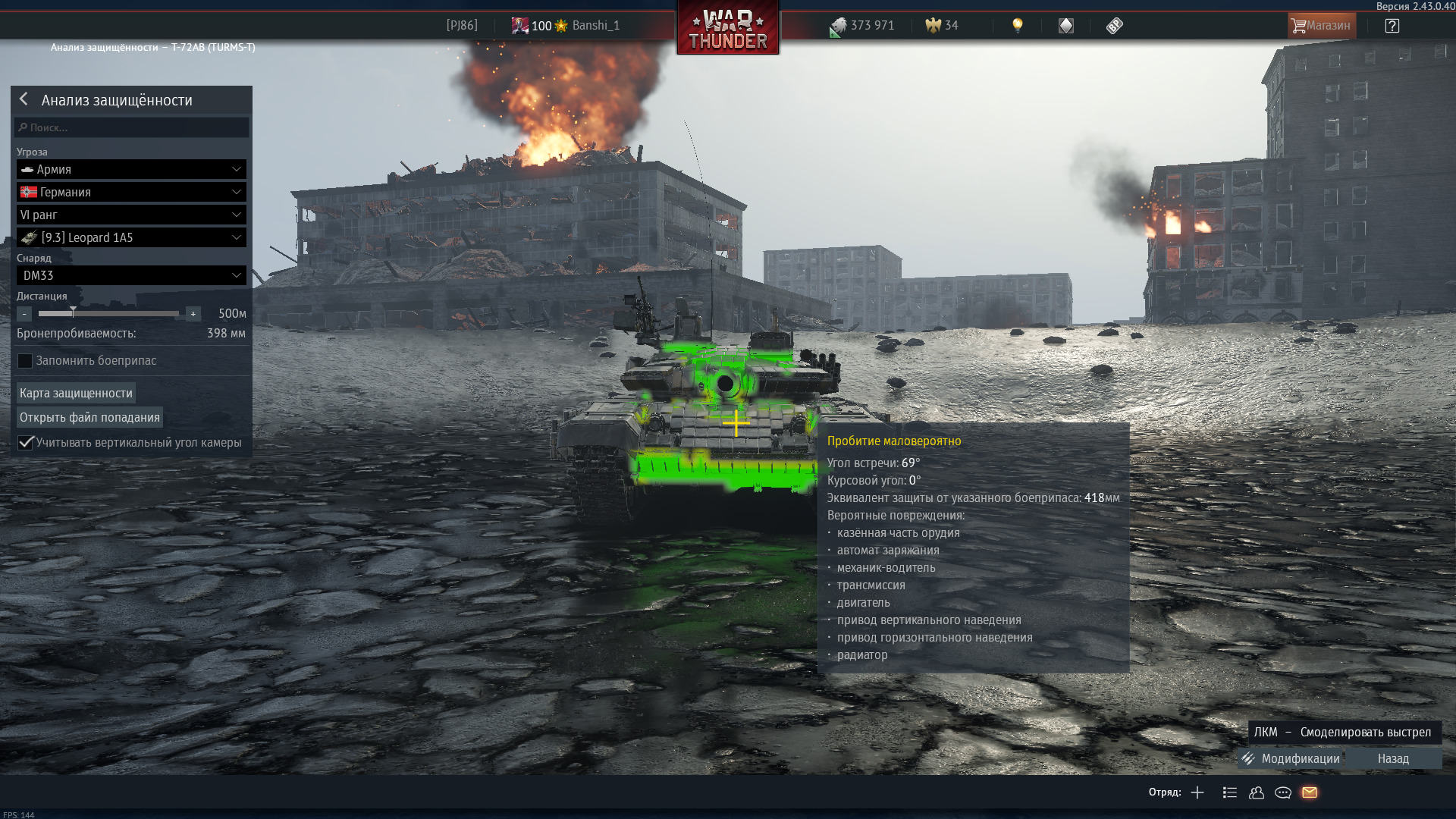
Task: Open the Golden Eagles wallet icon
Action: (931, 25)
